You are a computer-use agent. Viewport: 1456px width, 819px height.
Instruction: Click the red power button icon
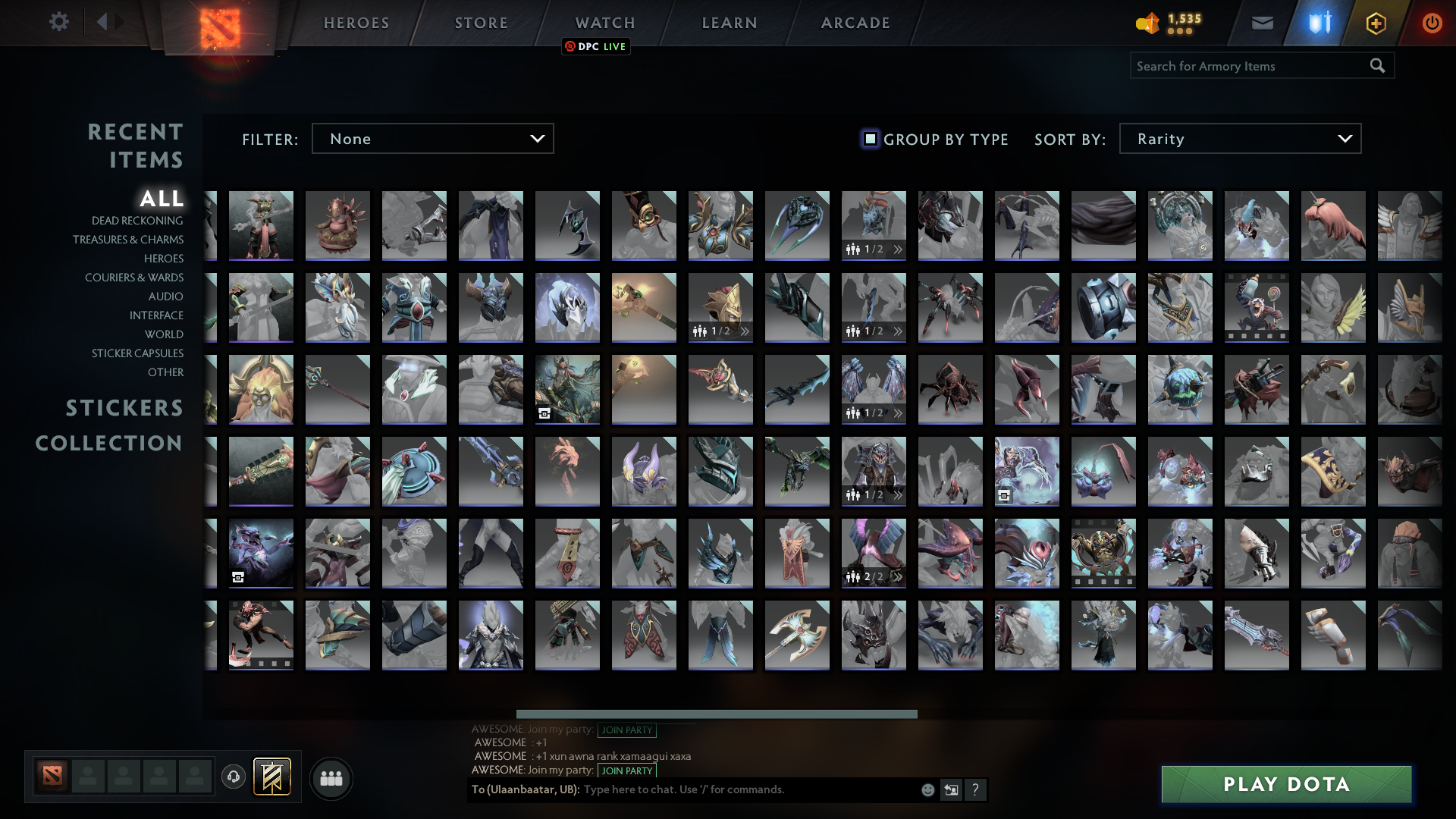point(1432,23)
